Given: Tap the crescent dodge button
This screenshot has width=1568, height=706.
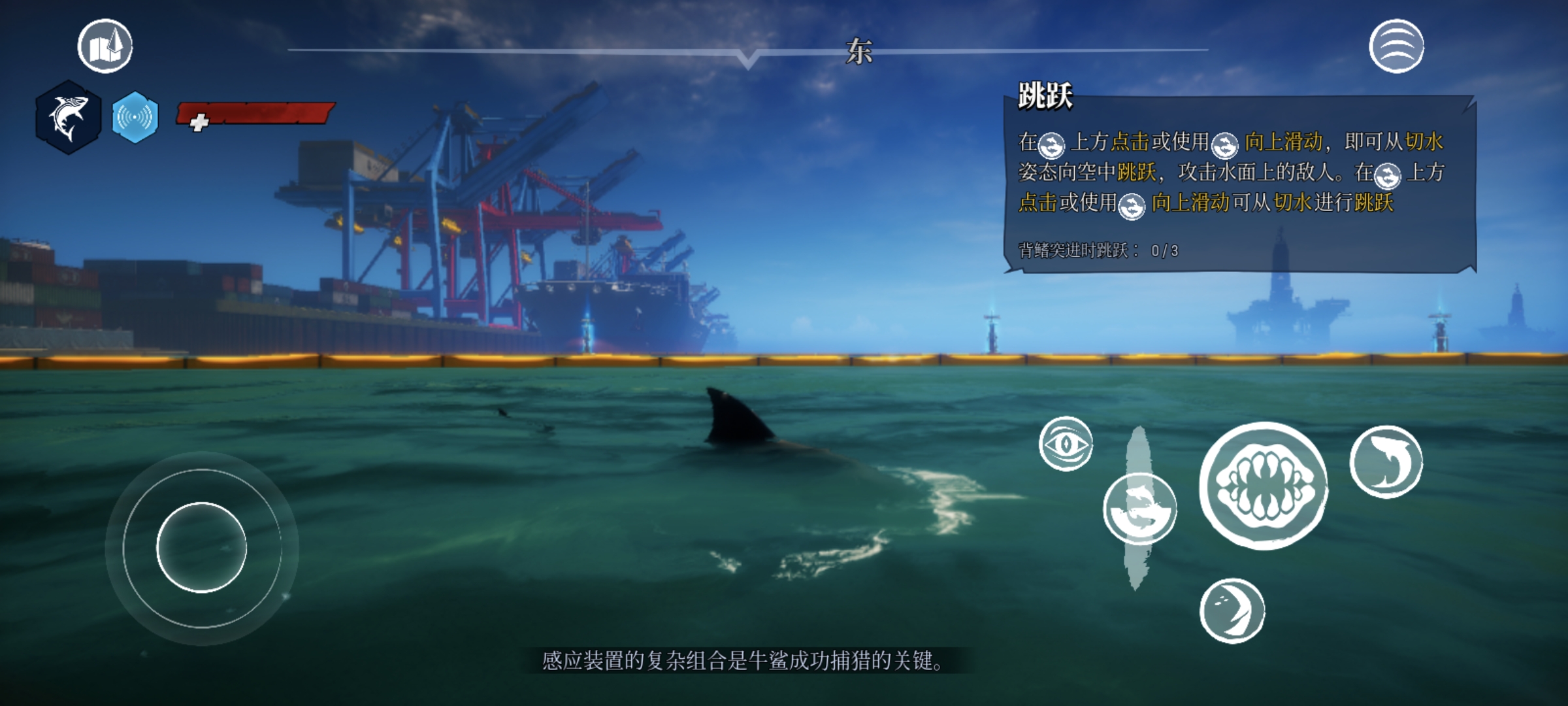Looking at the screenshot, I should tap(1232, 611).
